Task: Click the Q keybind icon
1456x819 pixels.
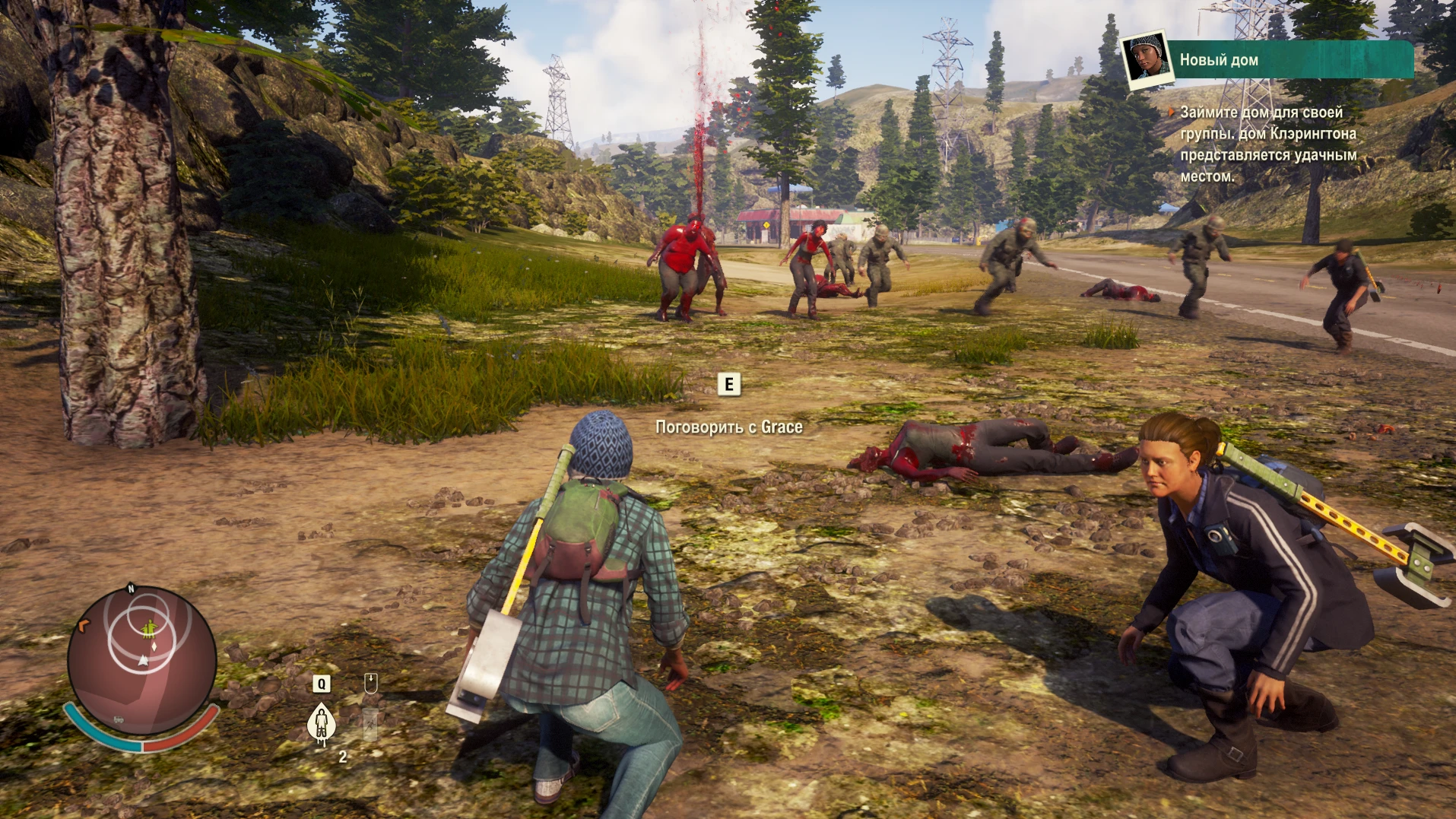Action: click(x=322, y=684)
